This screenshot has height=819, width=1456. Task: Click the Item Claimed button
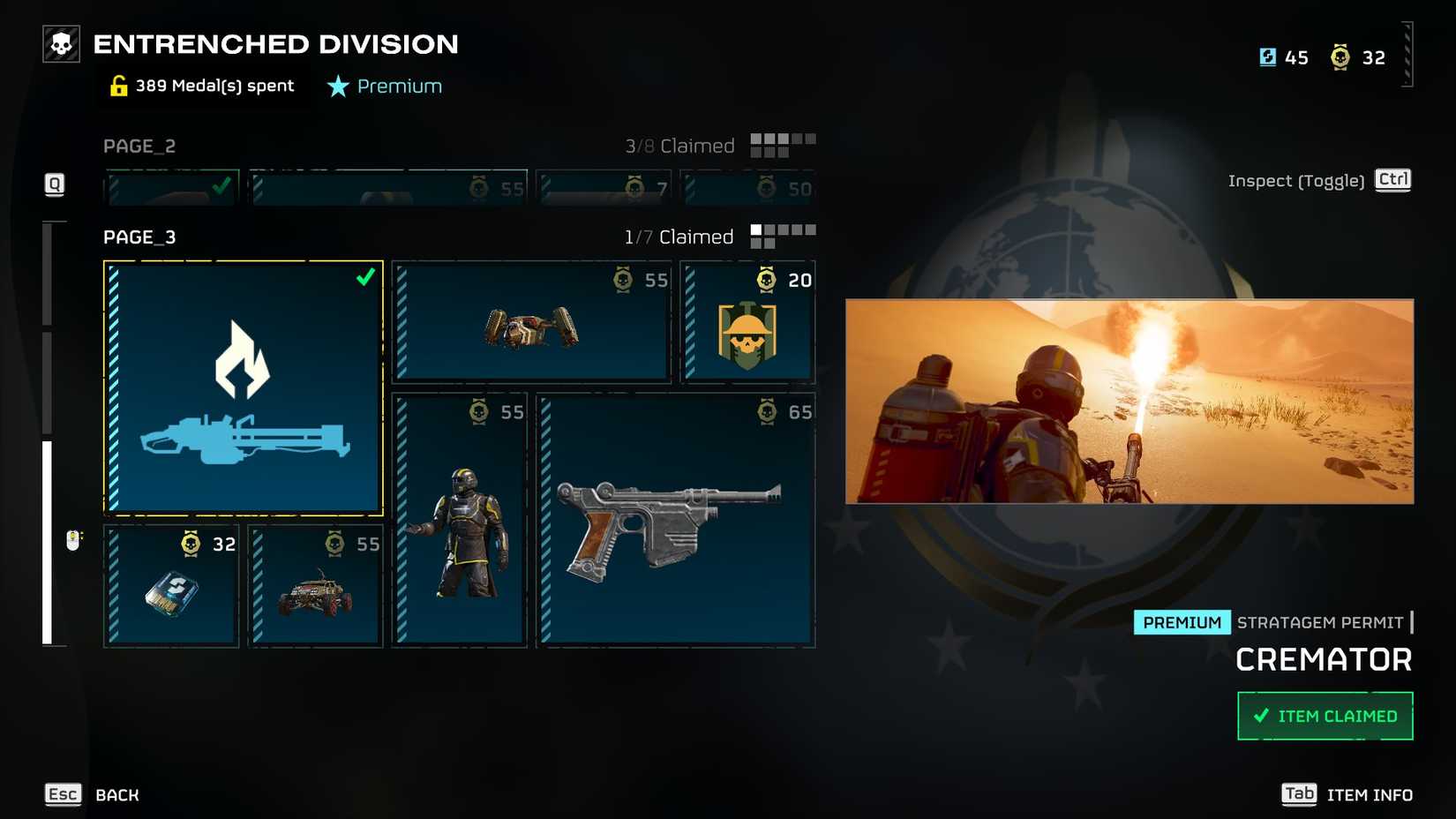tap(1325, 716)
